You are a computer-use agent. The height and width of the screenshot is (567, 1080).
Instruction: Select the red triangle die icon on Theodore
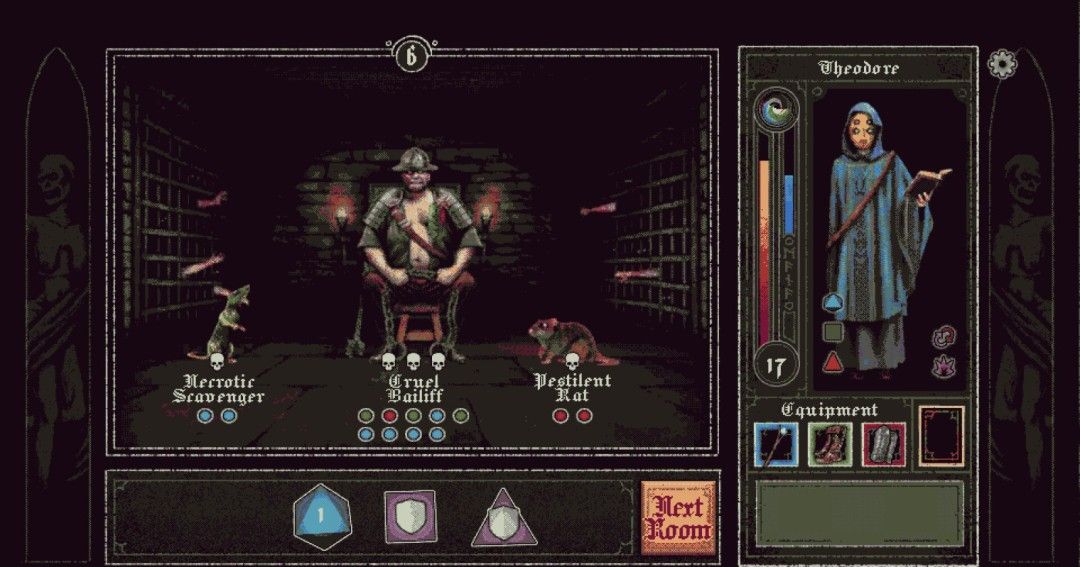(x=832, y=362)
